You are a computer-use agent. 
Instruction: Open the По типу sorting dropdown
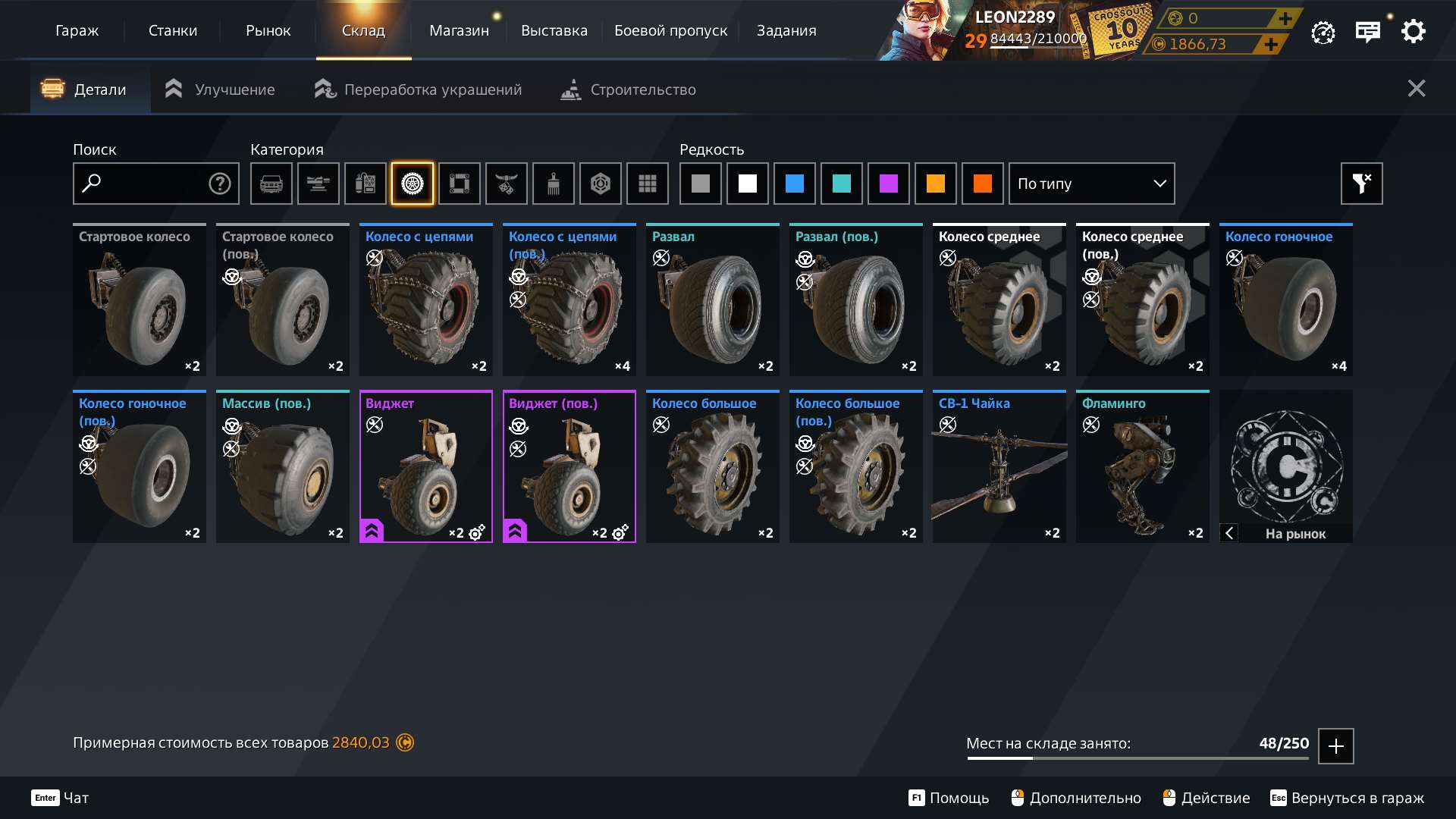pos(1091,184)
